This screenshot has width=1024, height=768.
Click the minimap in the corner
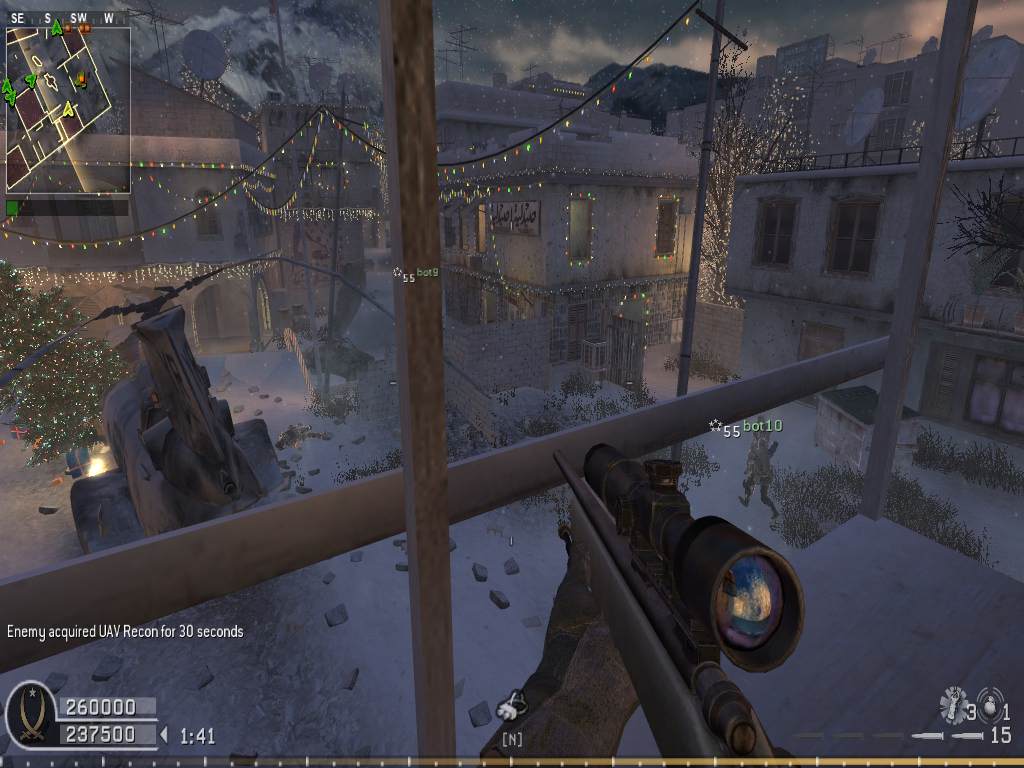click(68, 109)
